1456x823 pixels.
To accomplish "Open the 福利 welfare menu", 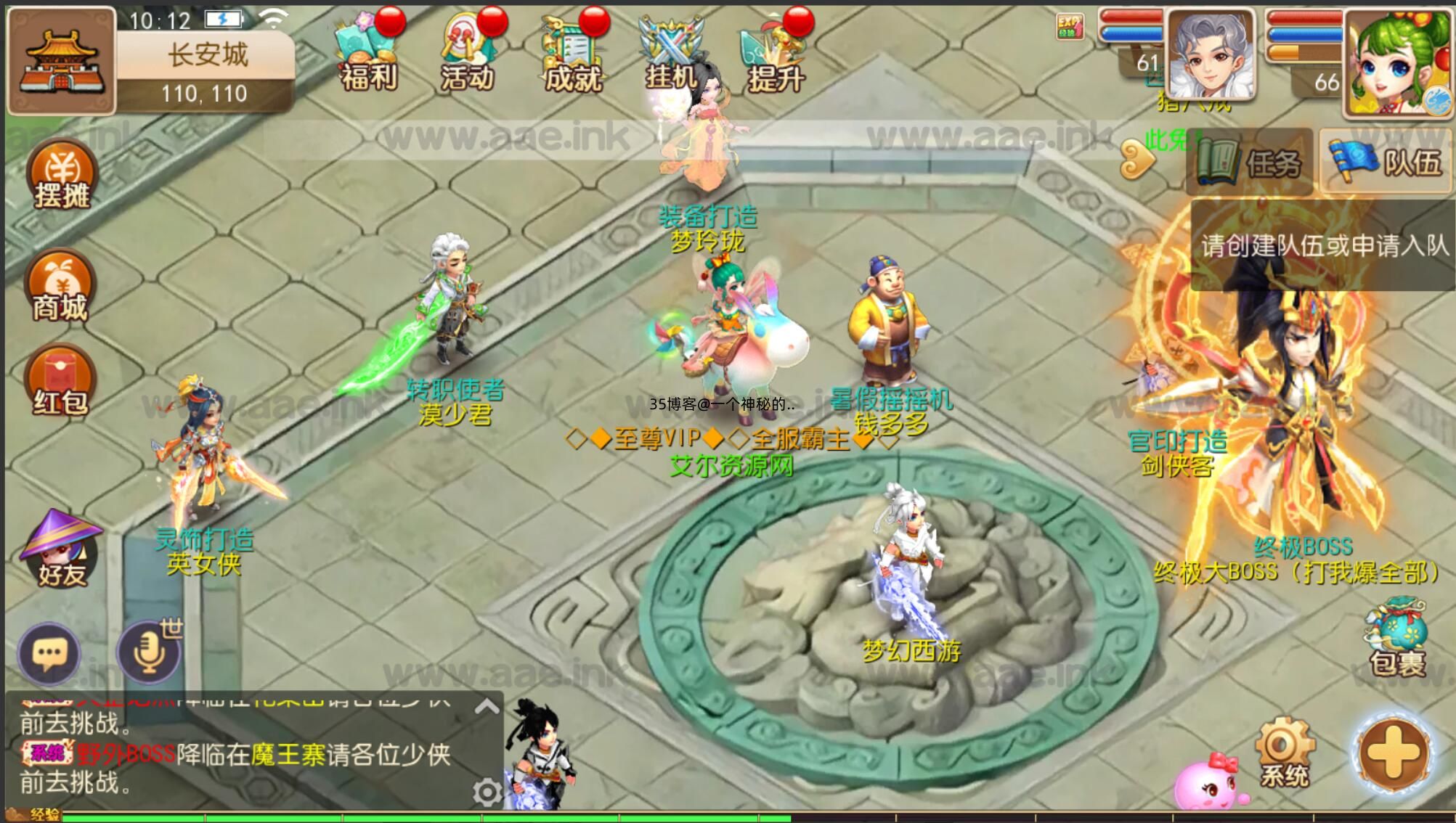I will point(369,56).
